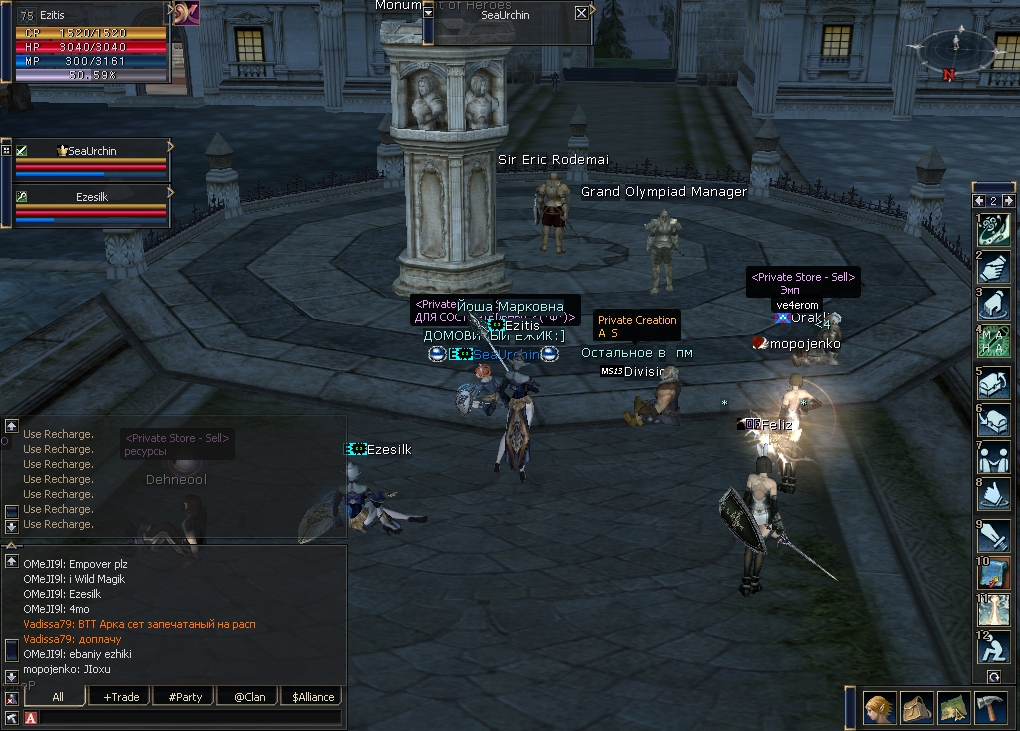The height and width of the screenshot is (731, 1020).
Task: Open the world map icon
Action: [x=954, y=707]
